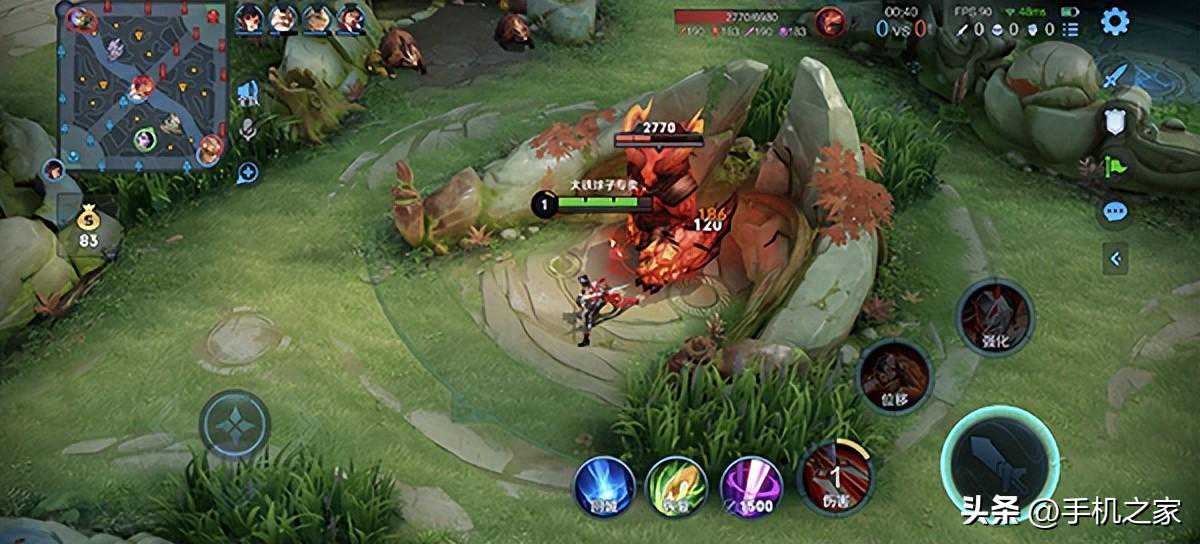Collapse the signal panel with the arrow
The image size is (1200, 544).
click(x=1115, y=258)
